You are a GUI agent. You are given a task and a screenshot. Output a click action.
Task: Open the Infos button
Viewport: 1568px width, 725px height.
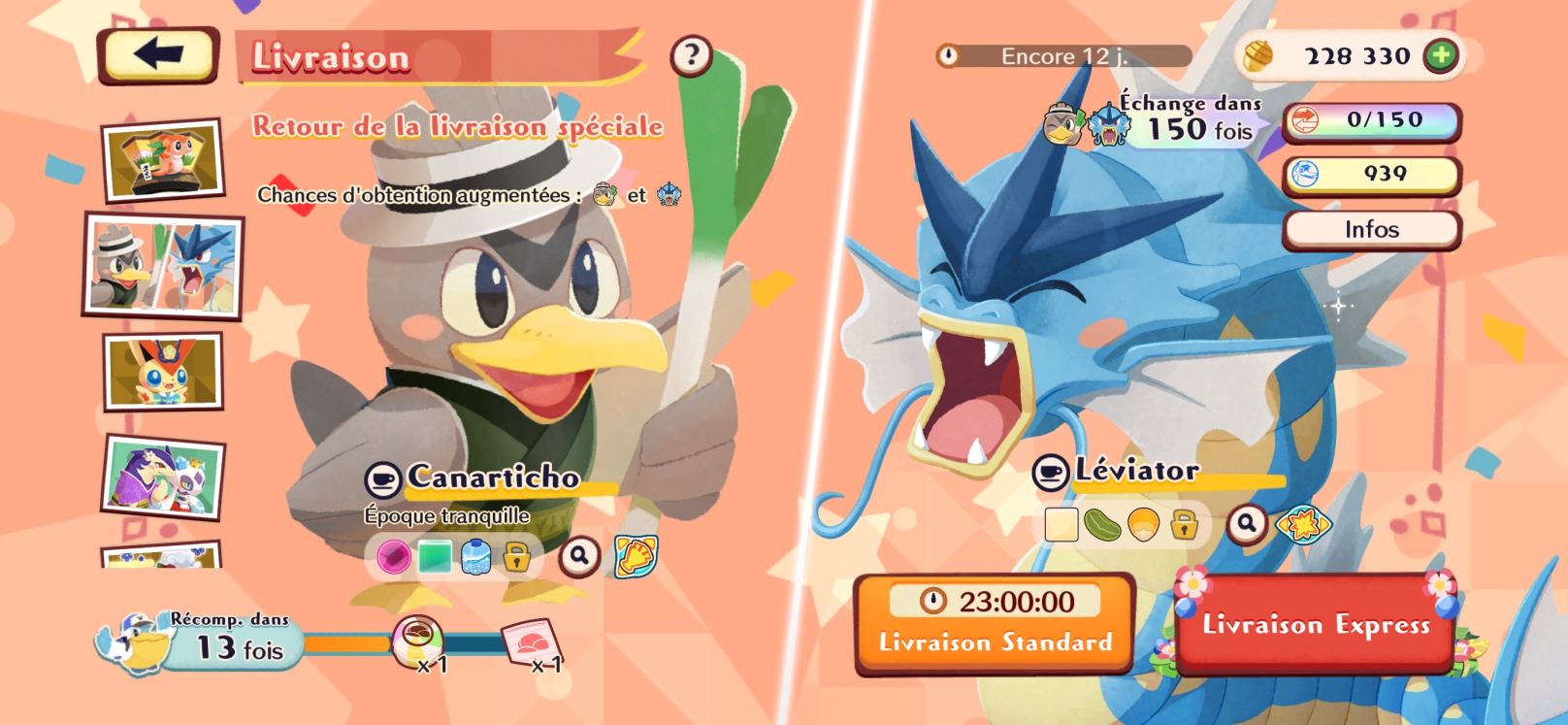1371,230
